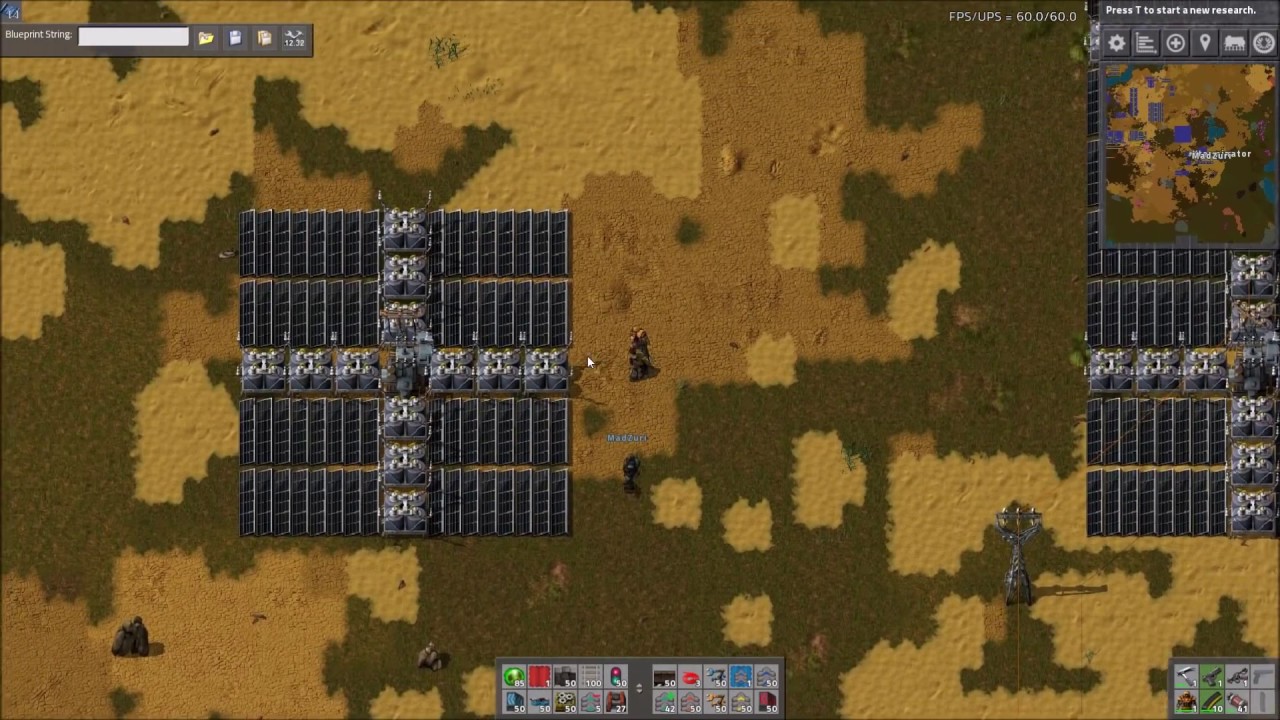Load a blueprint via the folder icon
This screenshot has width=1280, height=720.
point(205,38)
